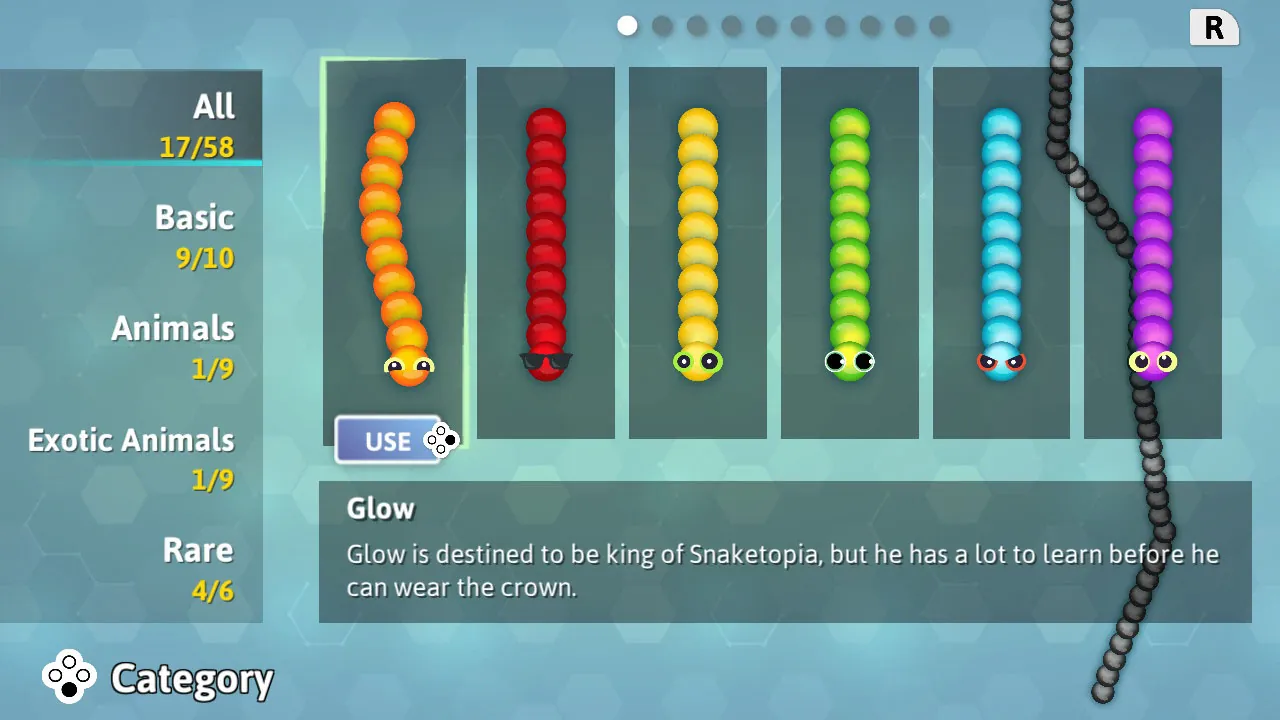Select the cyan angry-eyed snake skin
The image size is (1280, 720).
(x=1001, y=250)
